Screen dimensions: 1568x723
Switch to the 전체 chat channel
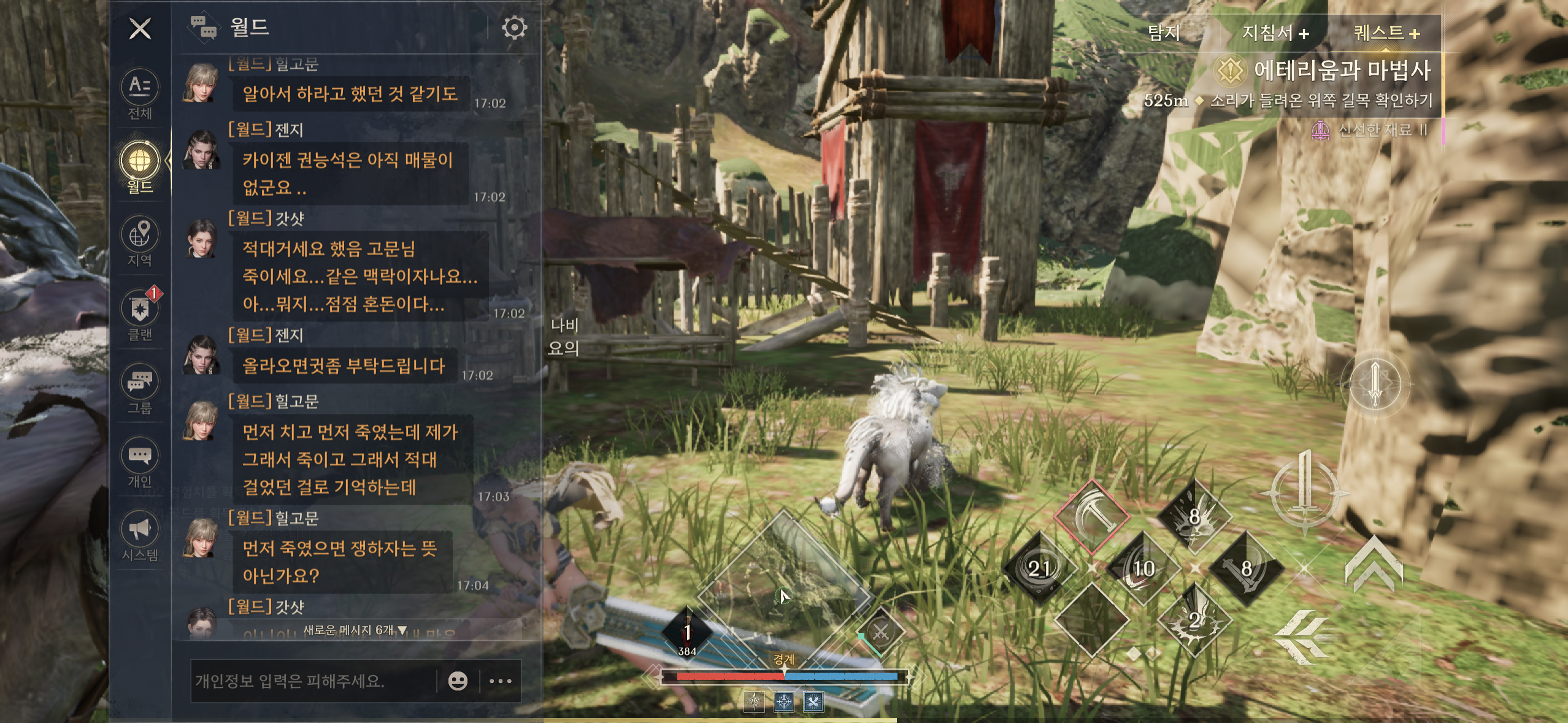(x=140, y=94)
